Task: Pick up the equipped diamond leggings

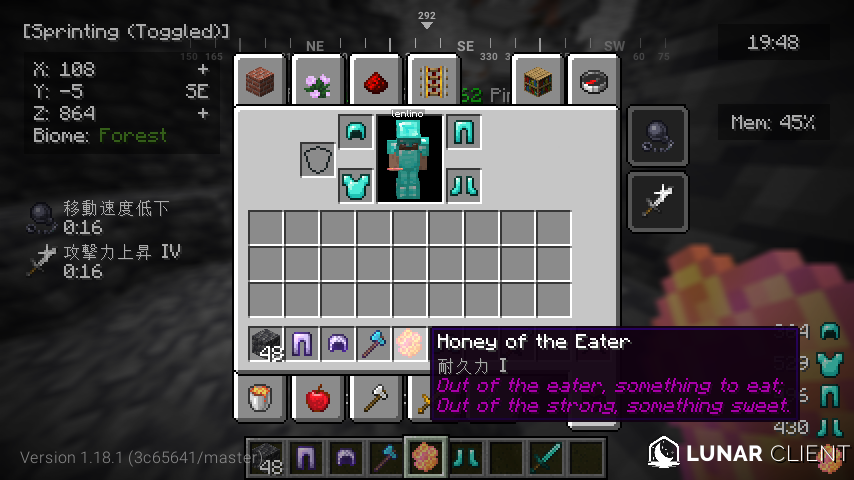Action: pyautogui.click(x=462, y=132)
